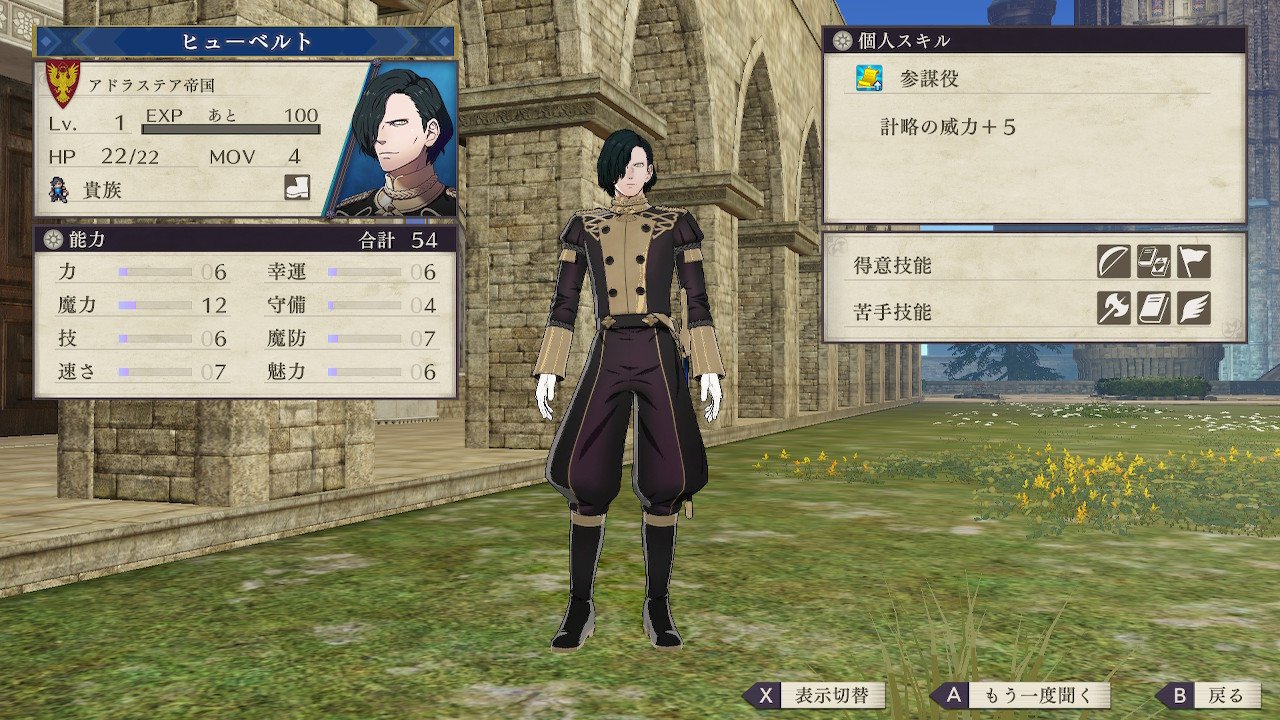Select the Adrestian Empire crest emblem
This screenshot has height=720, width=1280.
click(64, 84)
